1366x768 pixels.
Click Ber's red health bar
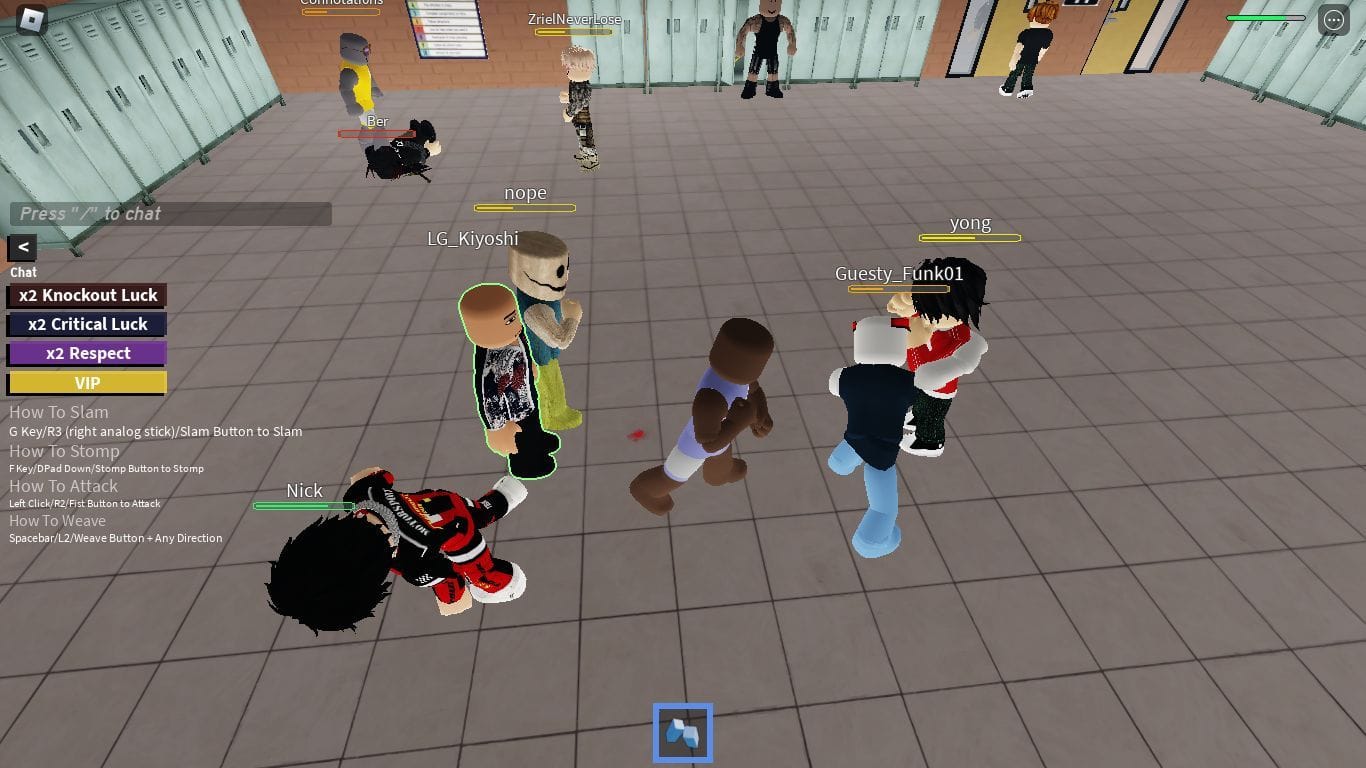(378, 133)
